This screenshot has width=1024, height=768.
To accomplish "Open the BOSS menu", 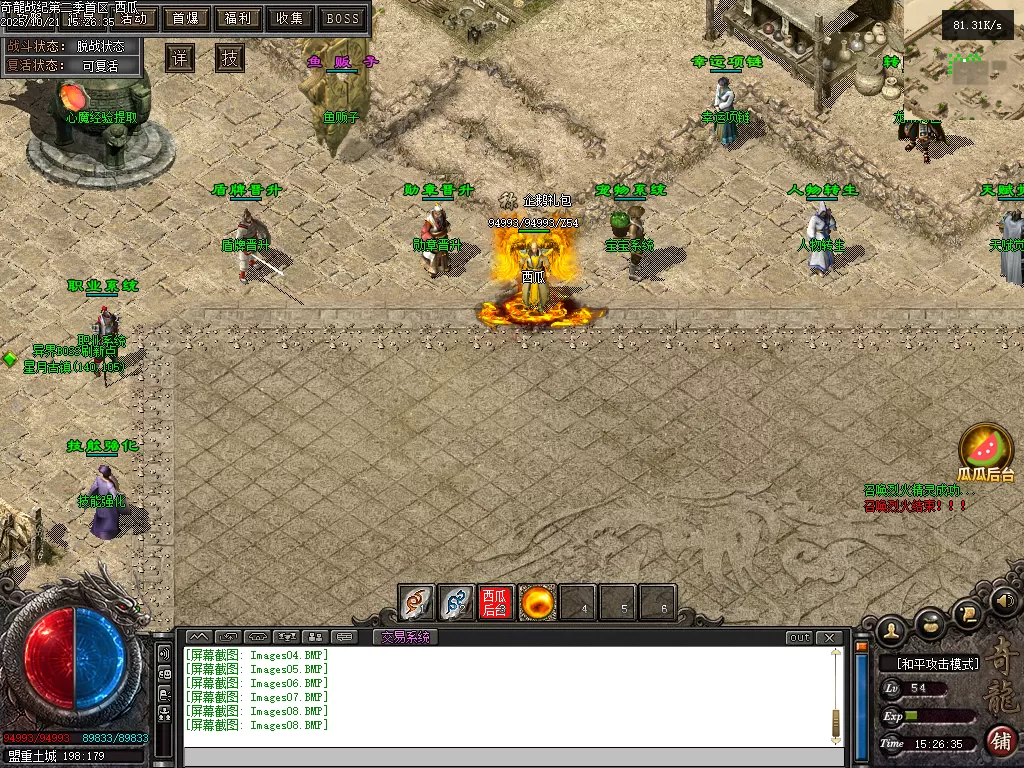I will [x=343, y=18].
